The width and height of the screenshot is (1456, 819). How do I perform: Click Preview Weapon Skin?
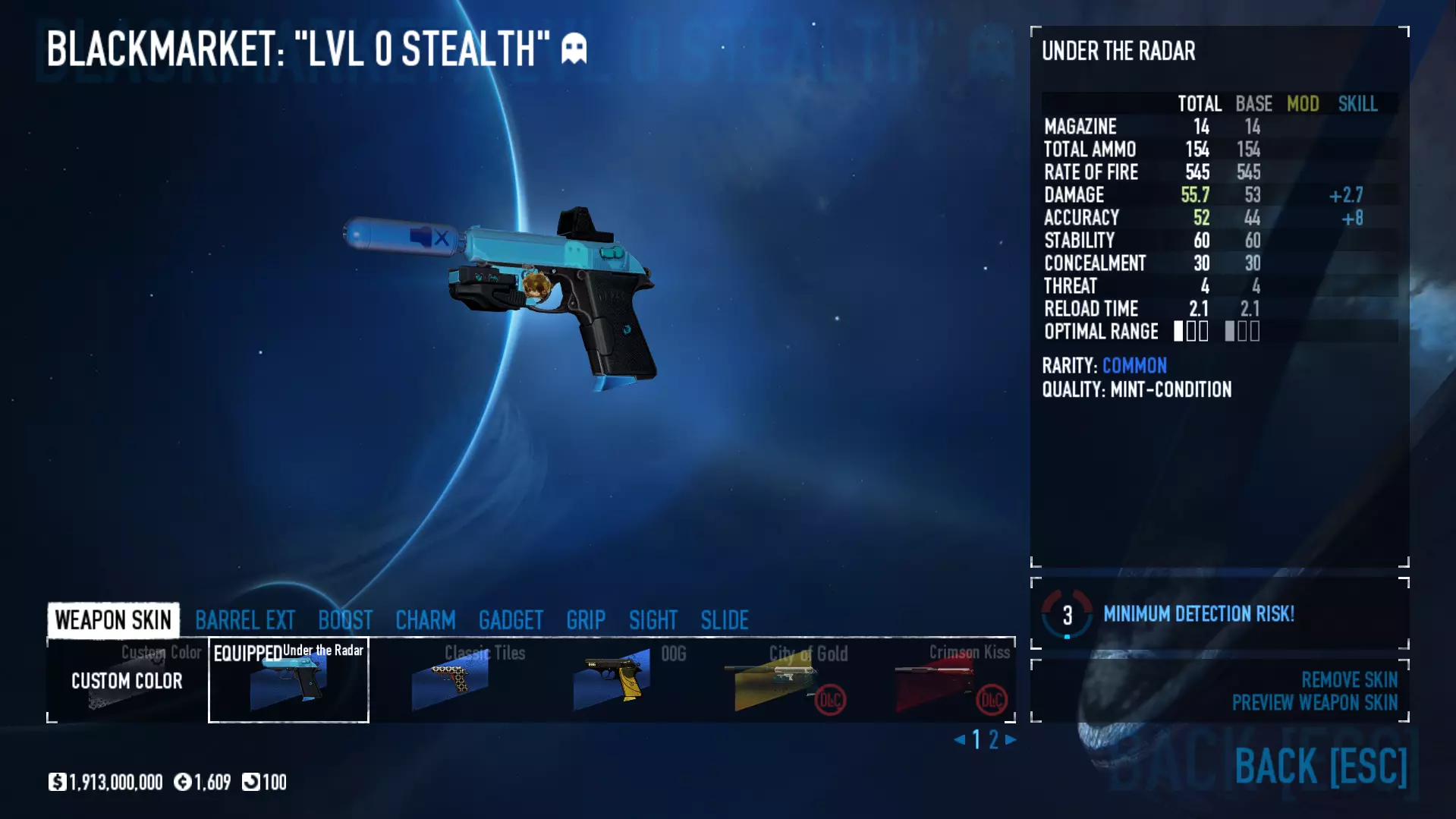point(1314,703)
